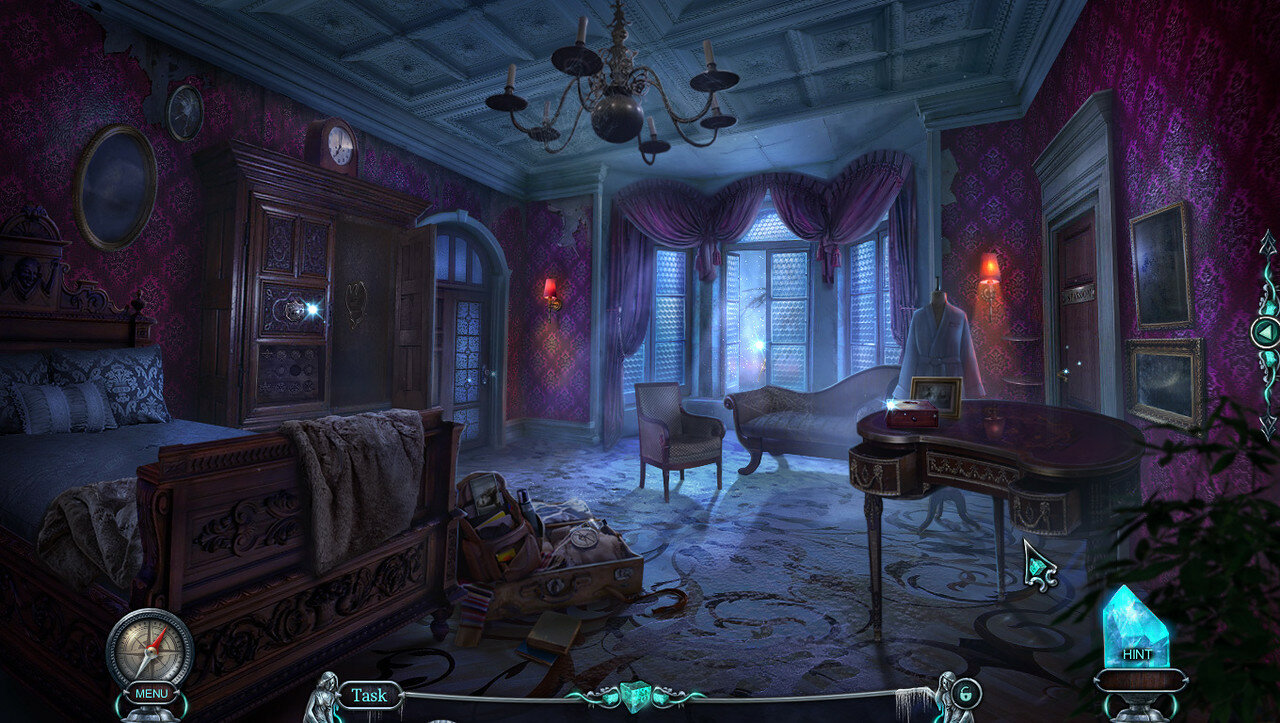This screenshot has height=723, width=1280.
Task: Use the glowing Hint crystal
Action: (1136, 632)
